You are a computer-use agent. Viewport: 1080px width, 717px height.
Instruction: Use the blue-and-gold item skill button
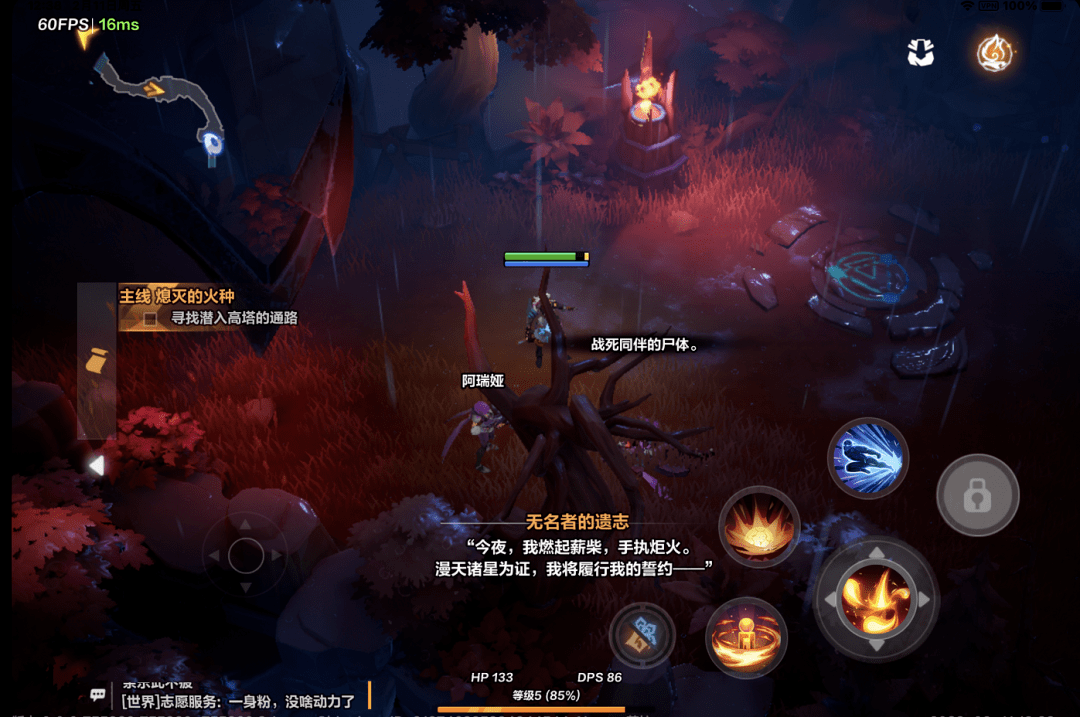pos(642,635)
